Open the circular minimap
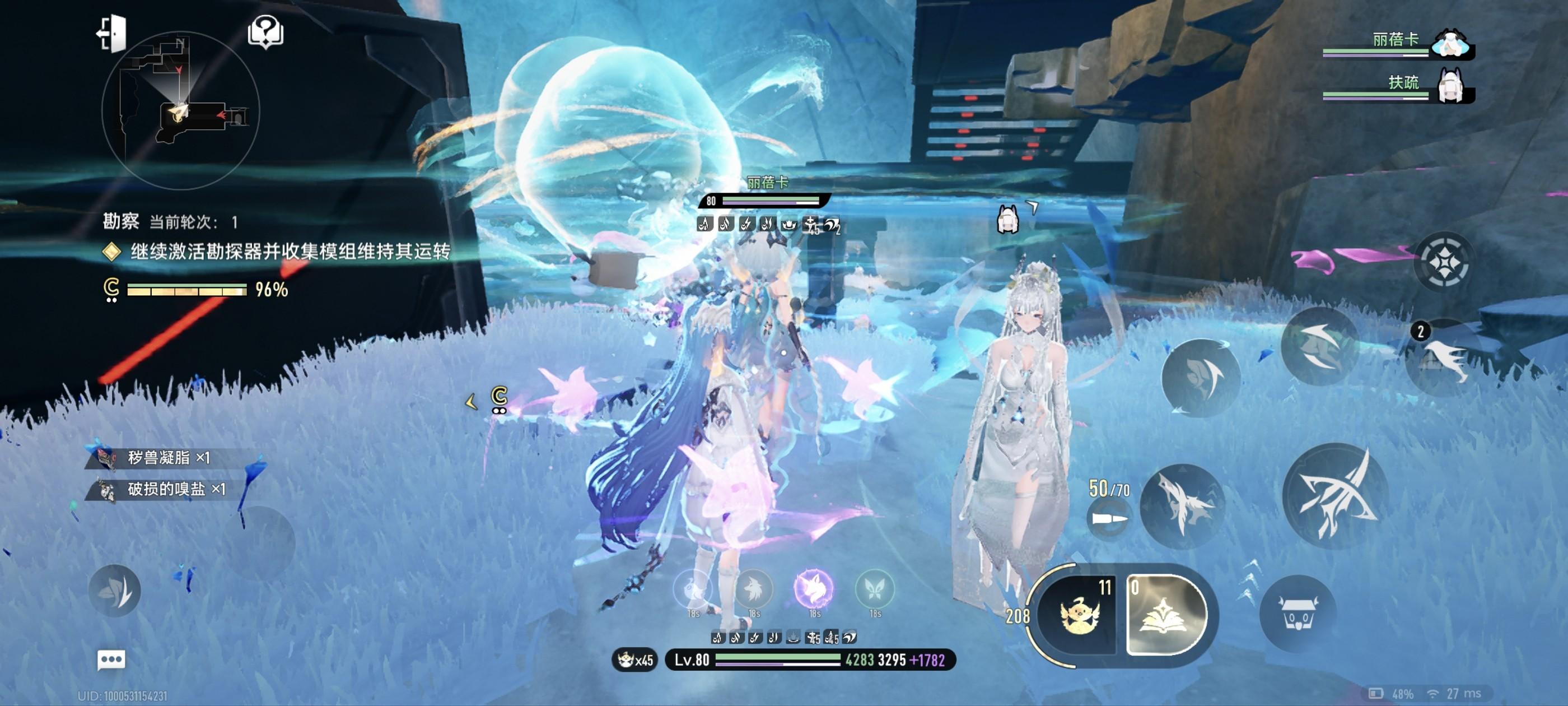 [x=181, y=111]
